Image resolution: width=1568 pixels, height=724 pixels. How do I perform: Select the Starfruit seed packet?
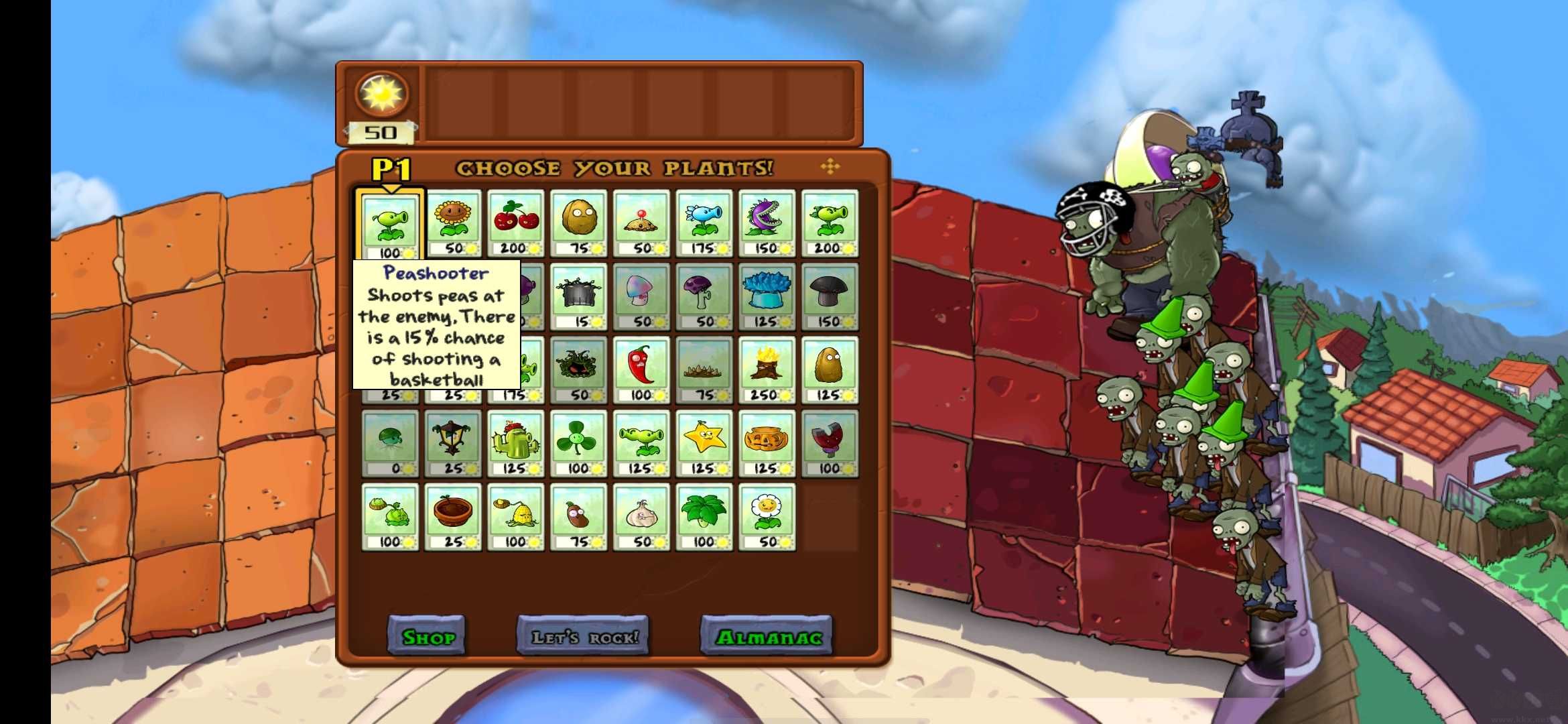pyautogui.click(x=704, y=444)
